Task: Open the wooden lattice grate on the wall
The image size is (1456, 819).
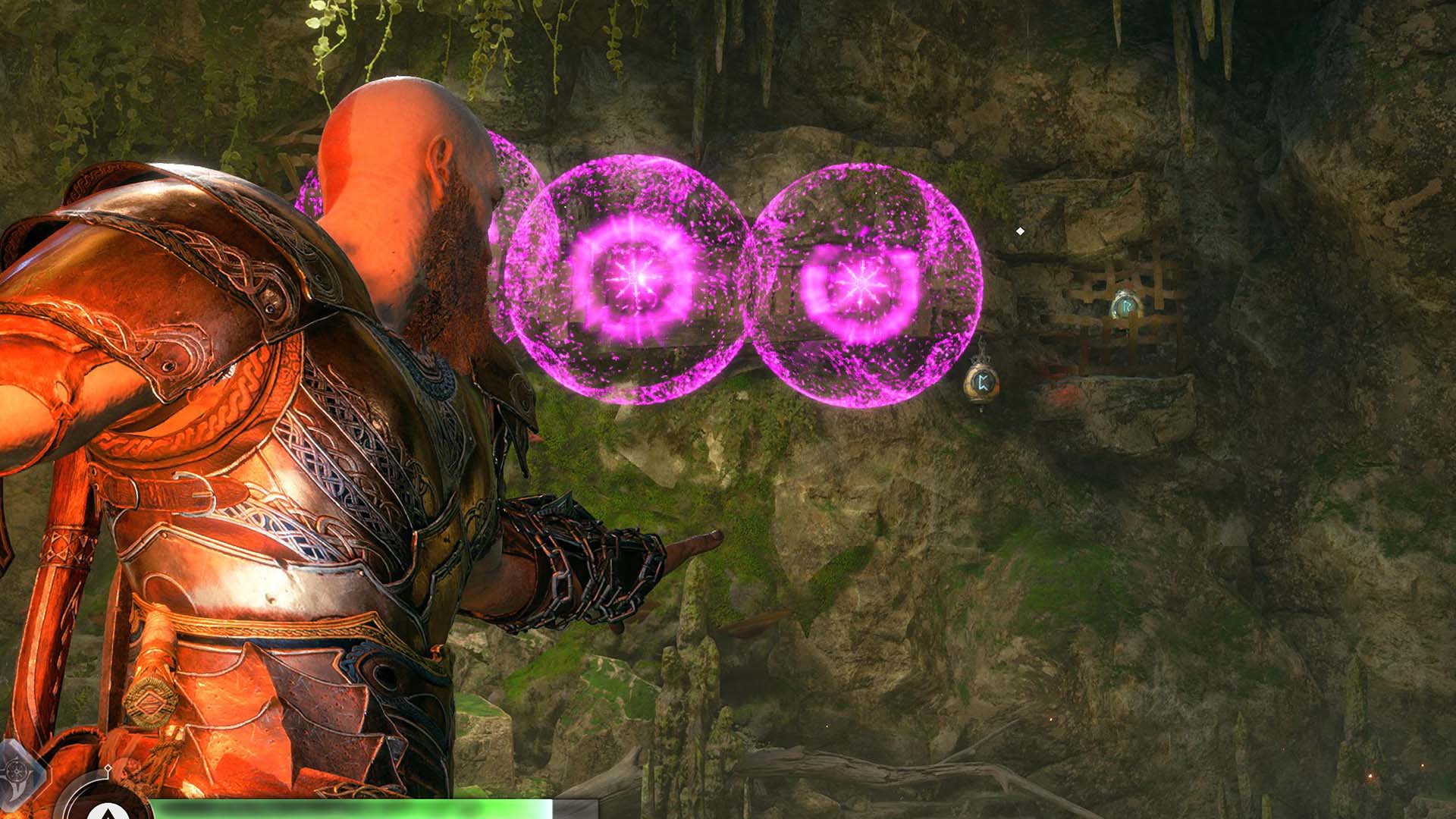Action: (x=1122, y=303)
